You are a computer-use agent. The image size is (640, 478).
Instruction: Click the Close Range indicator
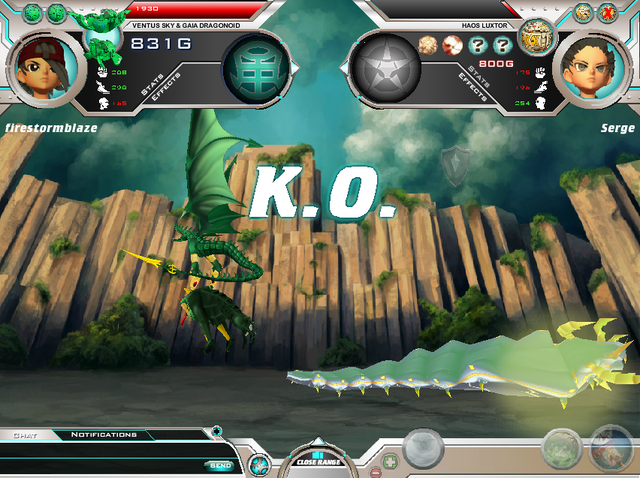pyautogui.click(x=319, y=460)
